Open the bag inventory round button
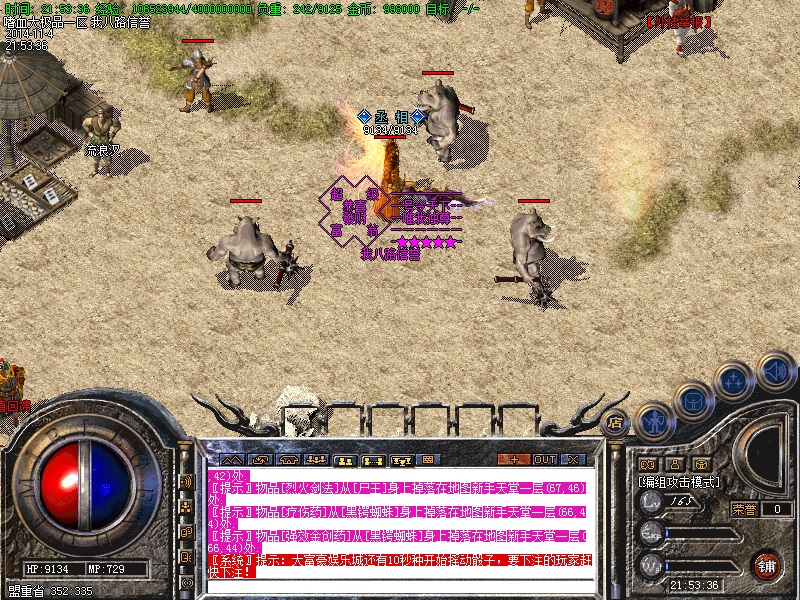Image resolution: width=800 pixels, height=600 pixels. pos(693,400)
